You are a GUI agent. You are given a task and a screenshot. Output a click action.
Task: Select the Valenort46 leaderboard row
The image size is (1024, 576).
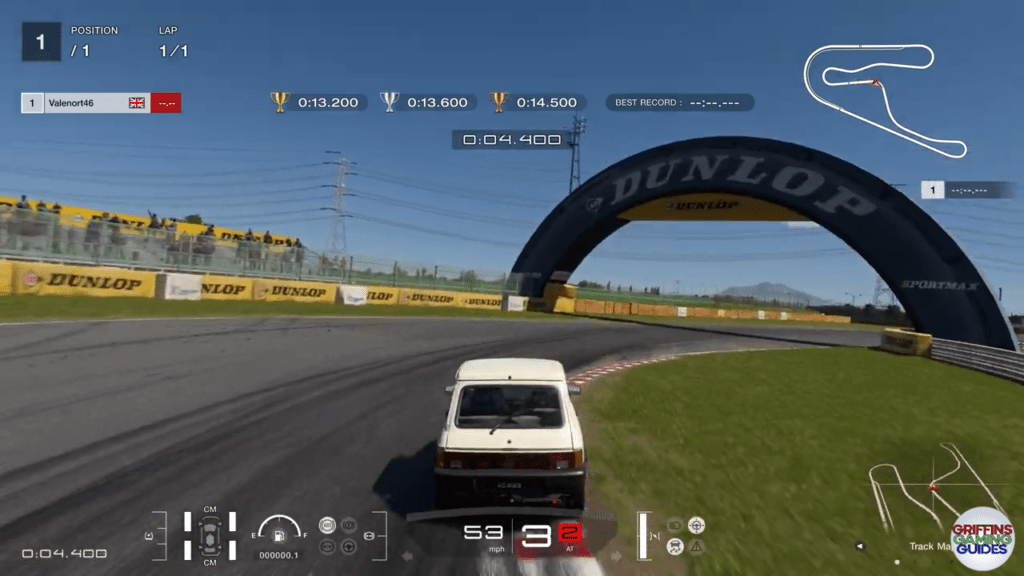pyautogui.click(x=100, y=103)
